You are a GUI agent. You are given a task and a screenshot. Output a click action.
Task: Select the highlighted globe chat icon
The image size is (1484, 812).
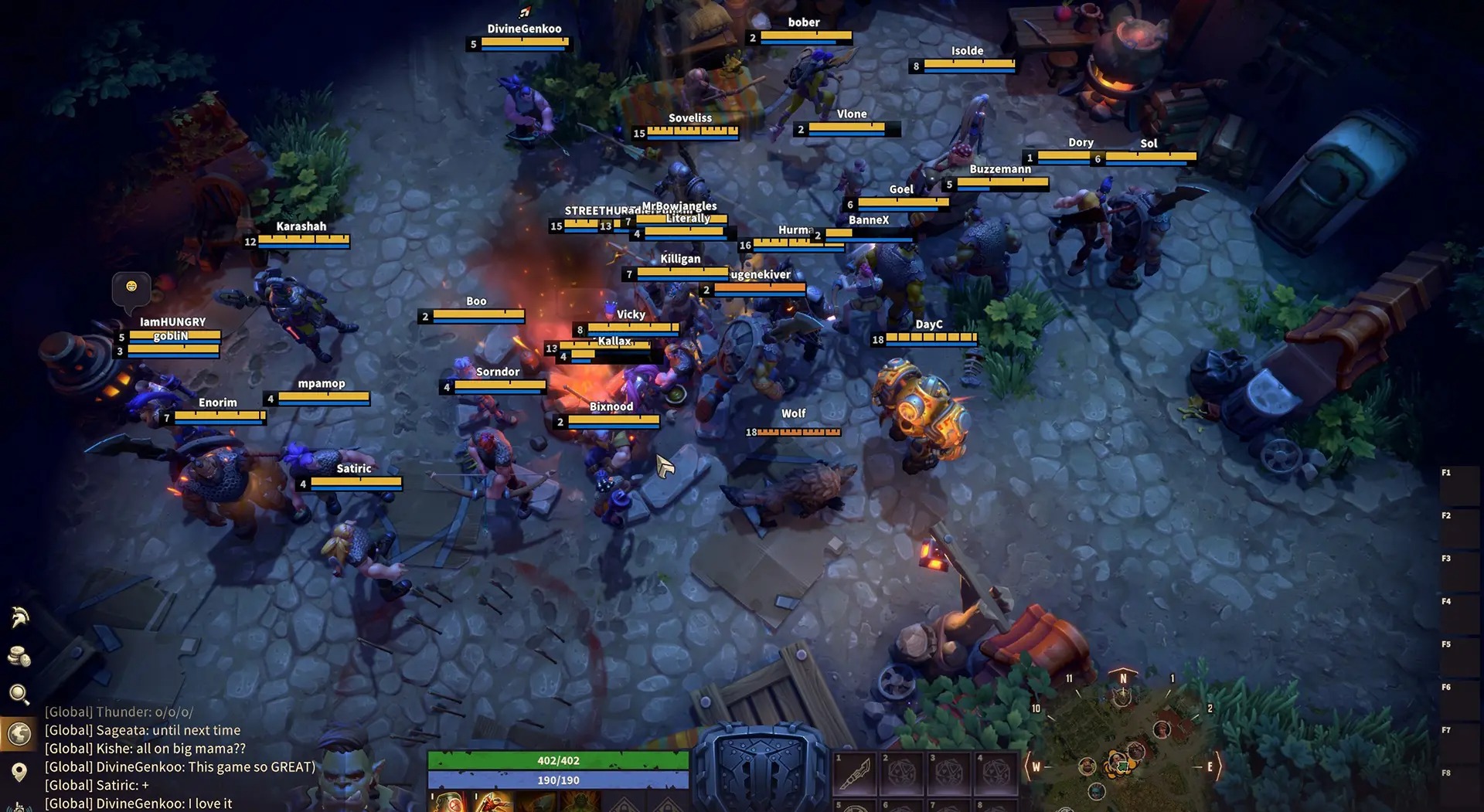(19, 732)
